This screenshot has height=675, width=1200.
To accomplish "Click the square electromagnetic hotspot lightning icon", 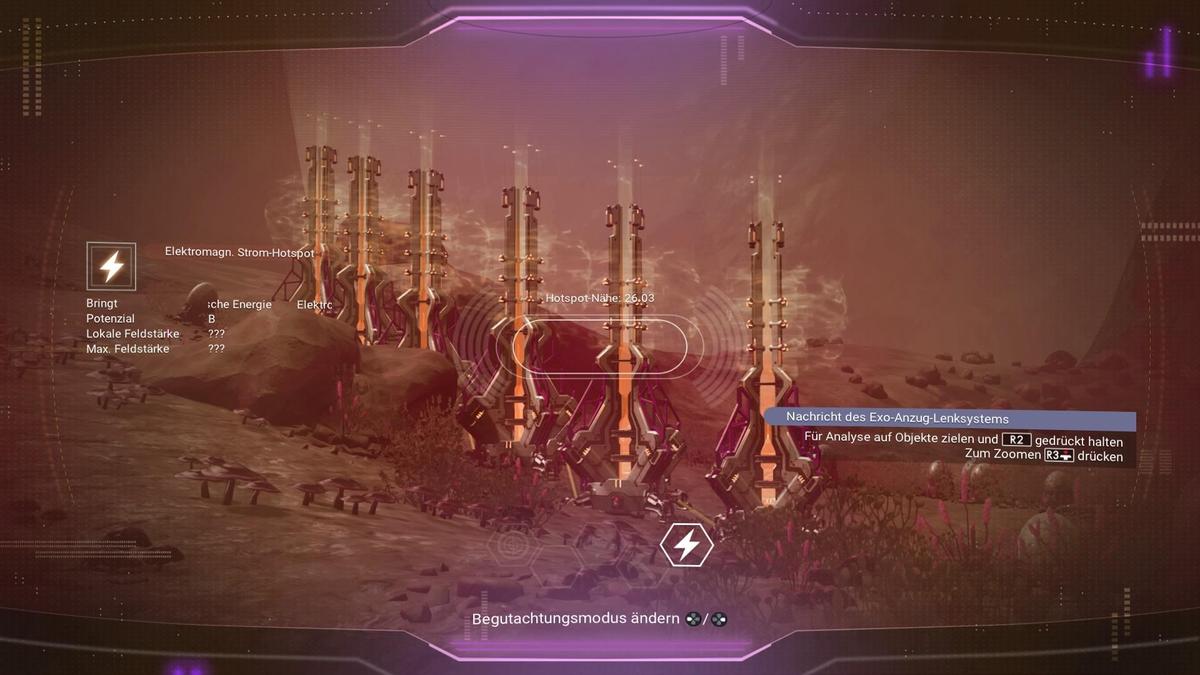I will point(111,267).
